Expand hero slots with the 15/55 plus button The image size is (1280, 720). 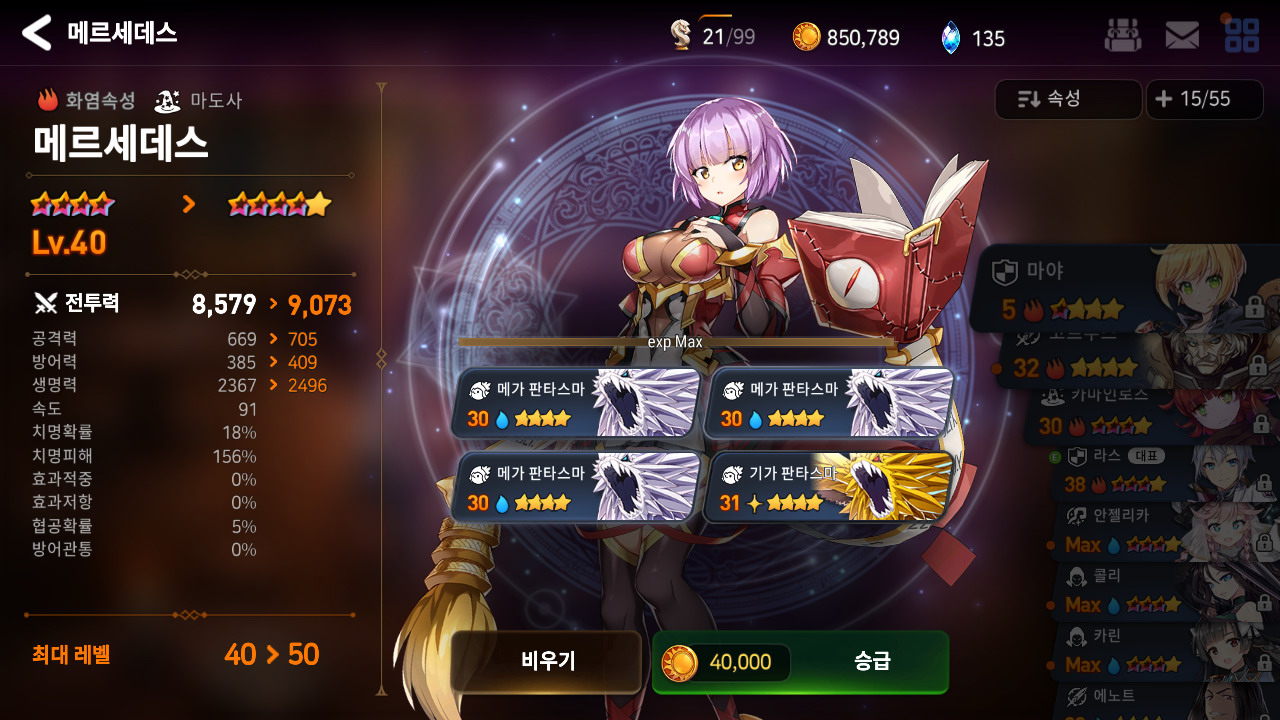click(1204, 99)
